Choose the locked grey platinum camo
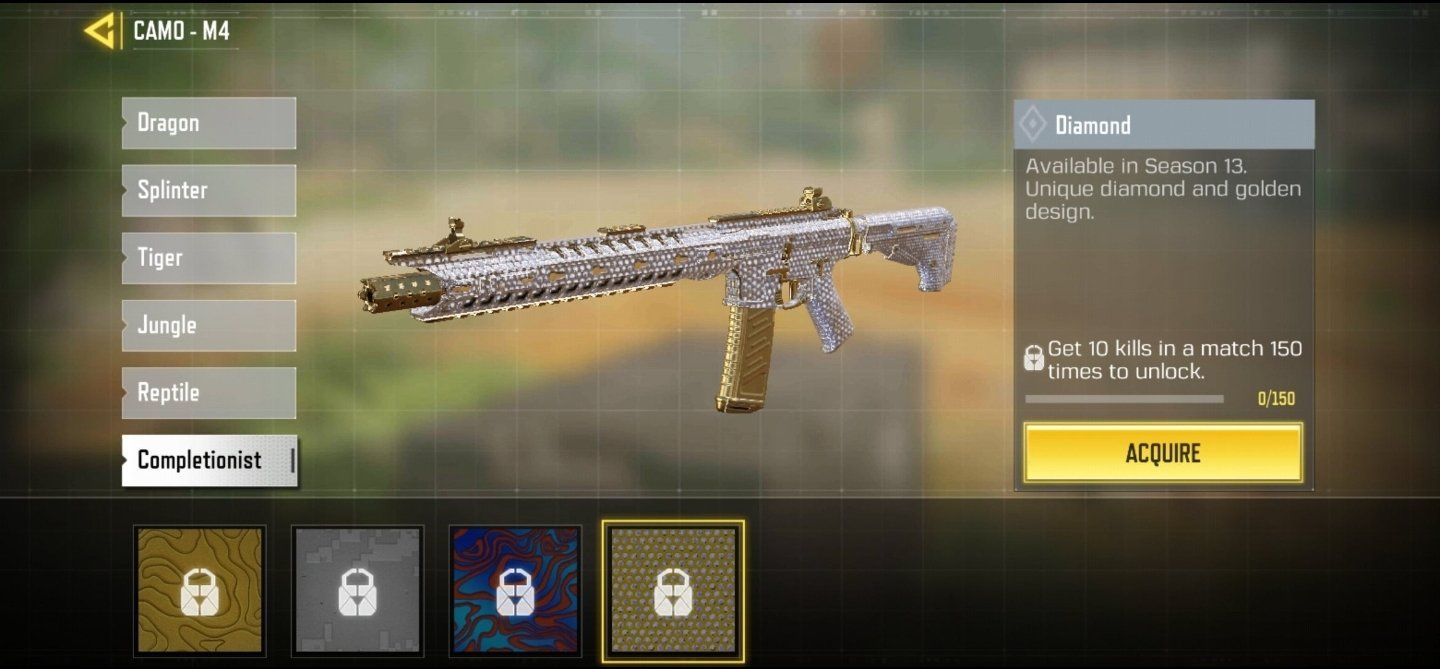 [358, 591]
